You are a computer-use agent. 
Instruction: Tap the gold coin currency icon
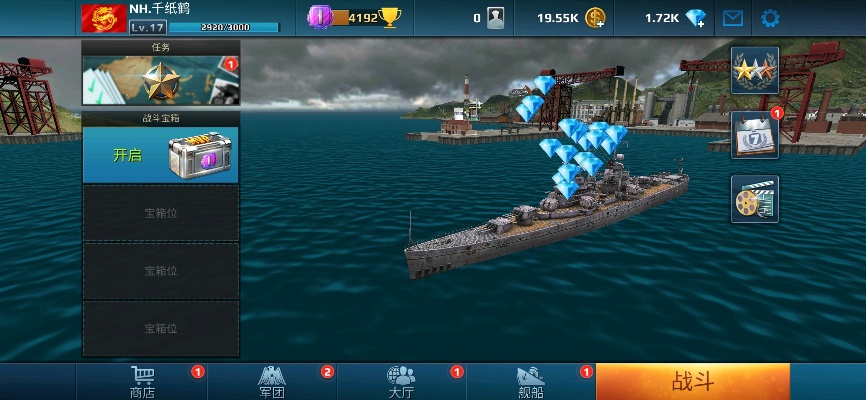pos(596,18)
